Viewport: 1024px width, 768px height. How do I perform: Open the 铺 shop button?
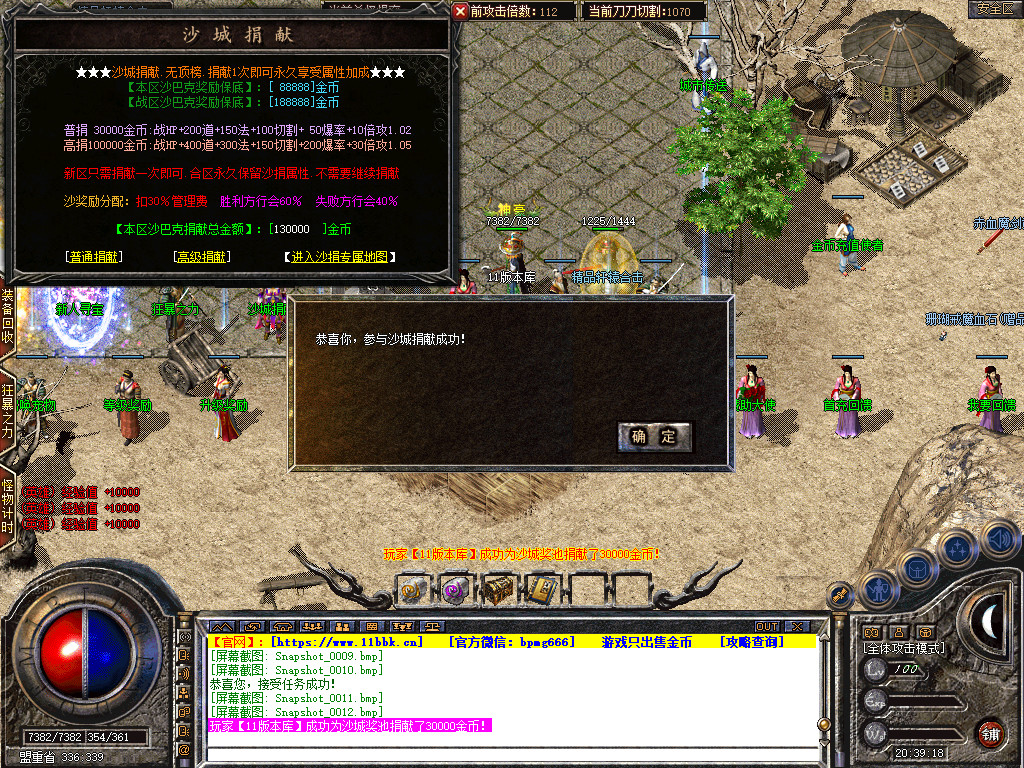[x=990, y=733]
